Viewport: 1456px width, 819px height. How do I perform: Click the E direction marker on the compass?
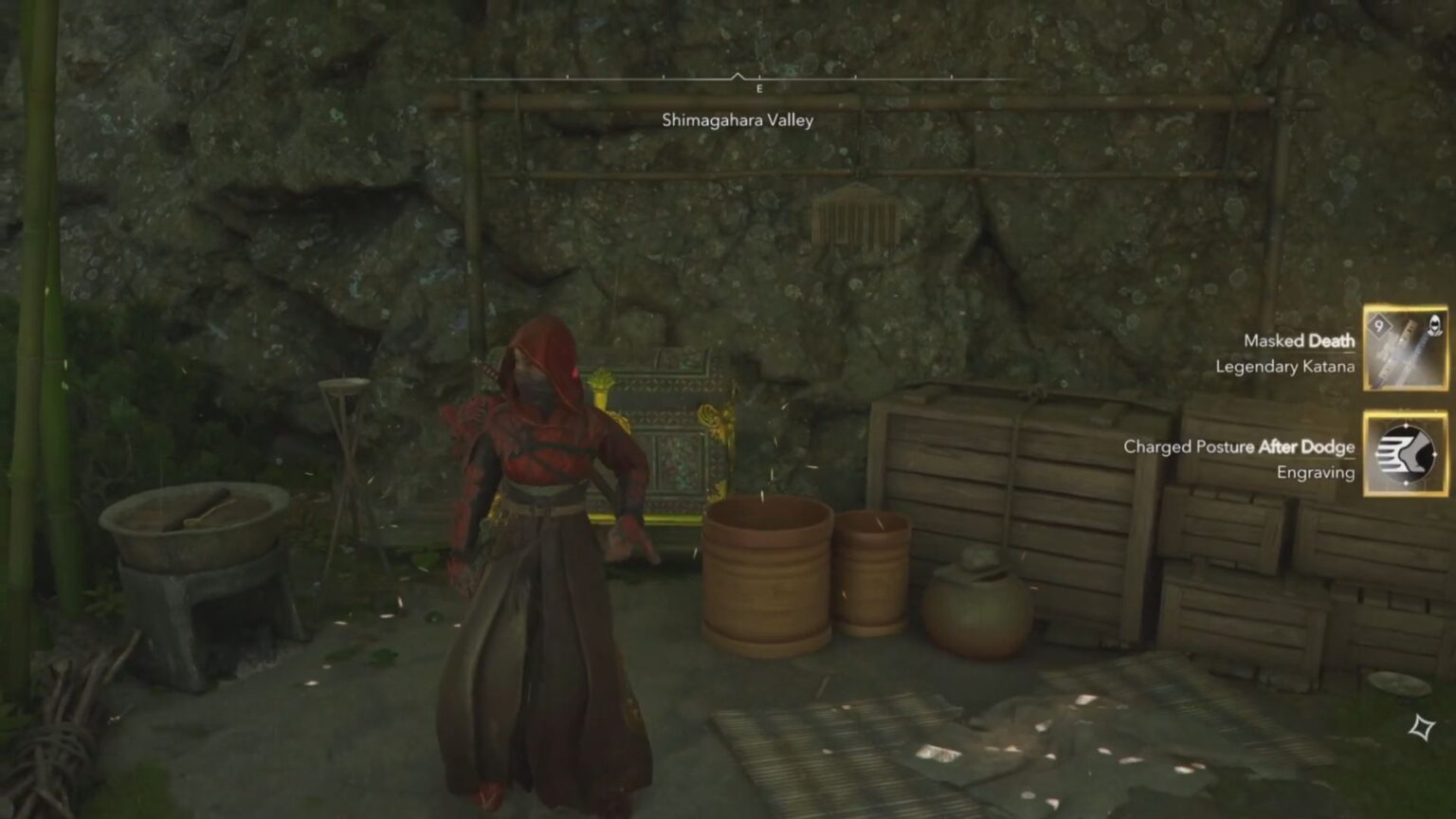[x=759, y=86]
